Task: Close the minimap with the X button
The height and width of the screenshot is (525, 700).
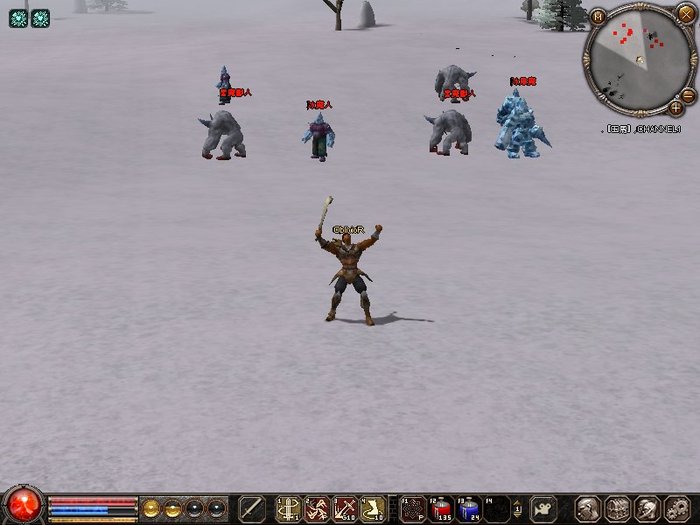Action: [x=686, y=13]
